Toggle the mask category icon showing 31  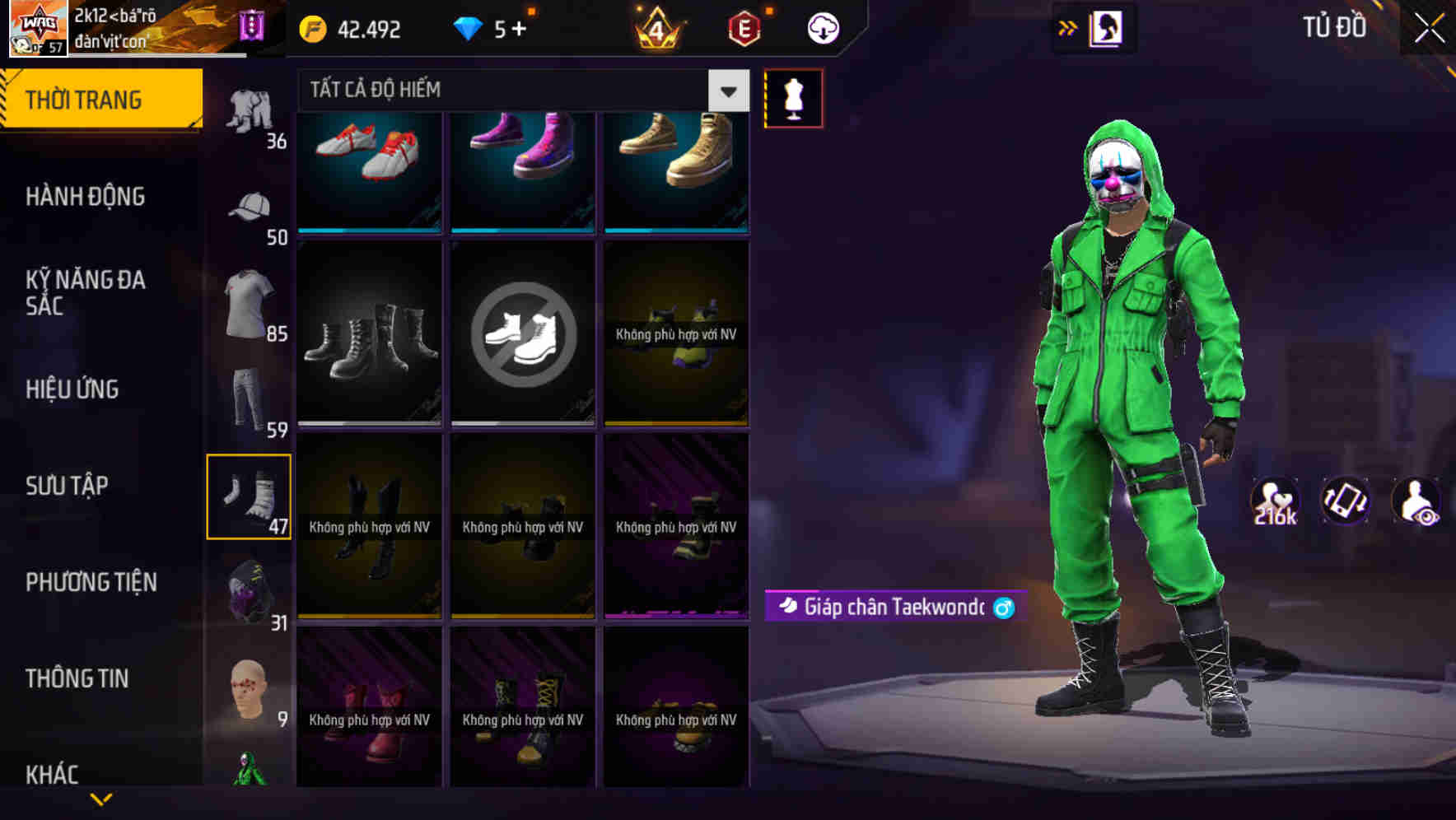(250, 589)
